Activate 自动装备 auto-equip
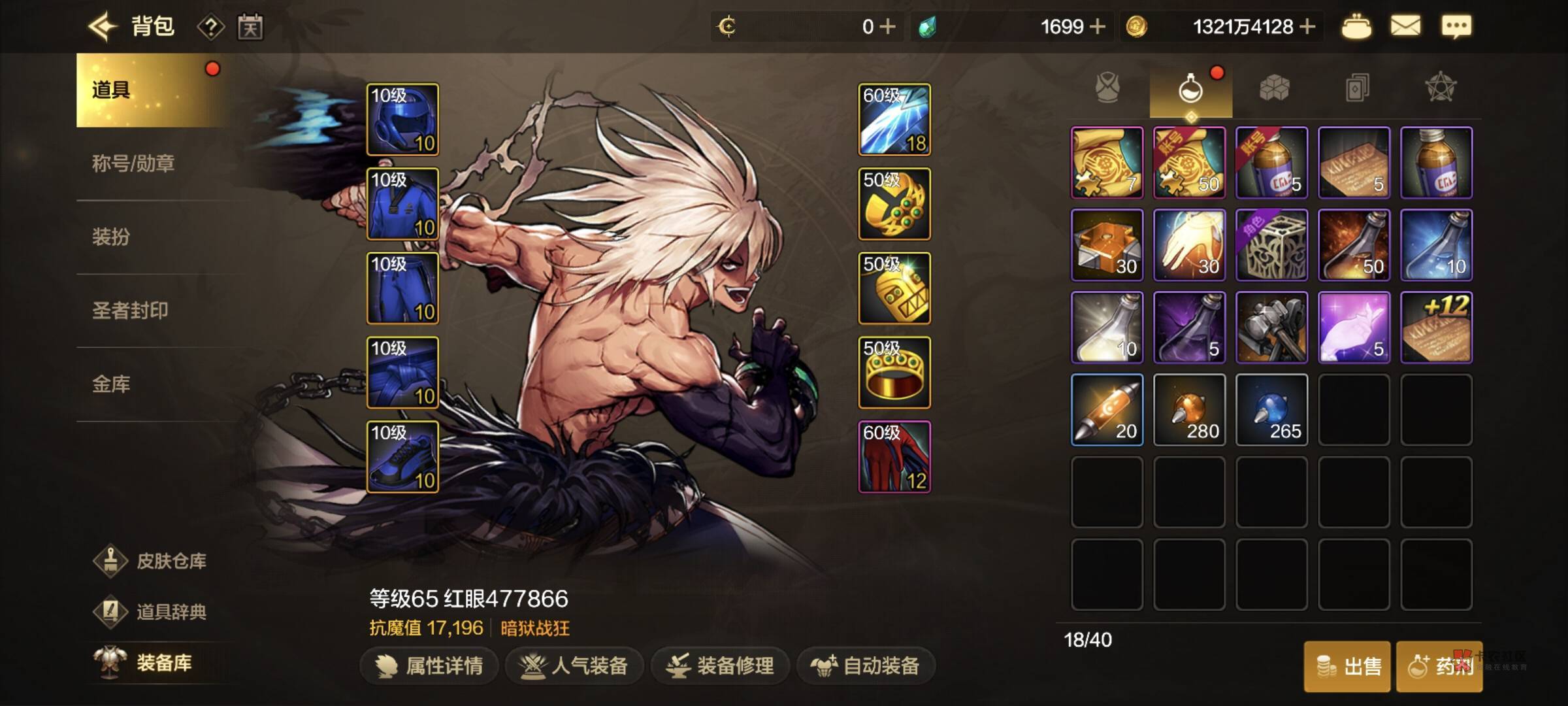The image size is (1568, 706). coord(866,665)
